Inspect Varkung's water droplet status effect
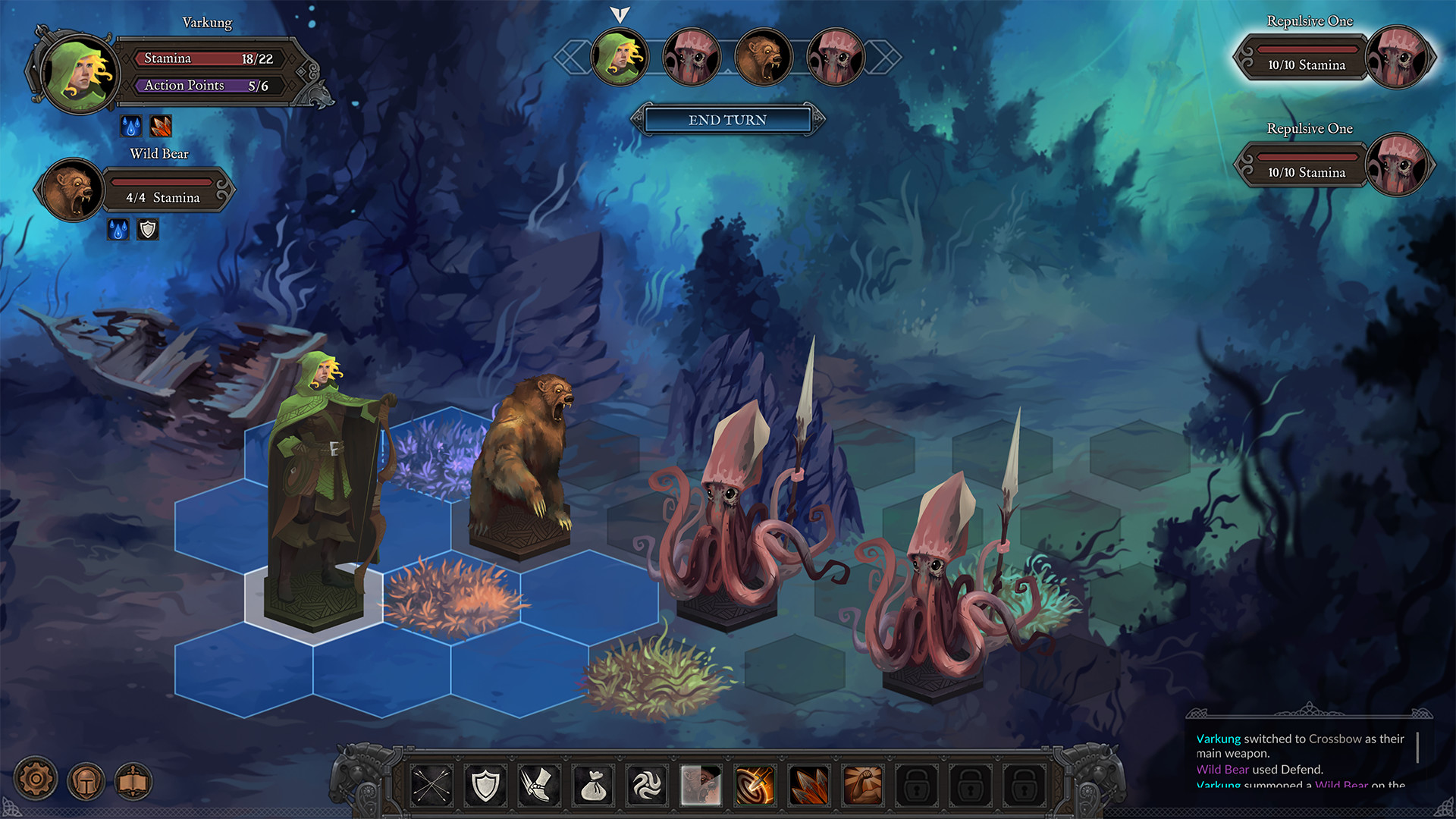This screenshot has width=1456, height=819. click(131, 125)
